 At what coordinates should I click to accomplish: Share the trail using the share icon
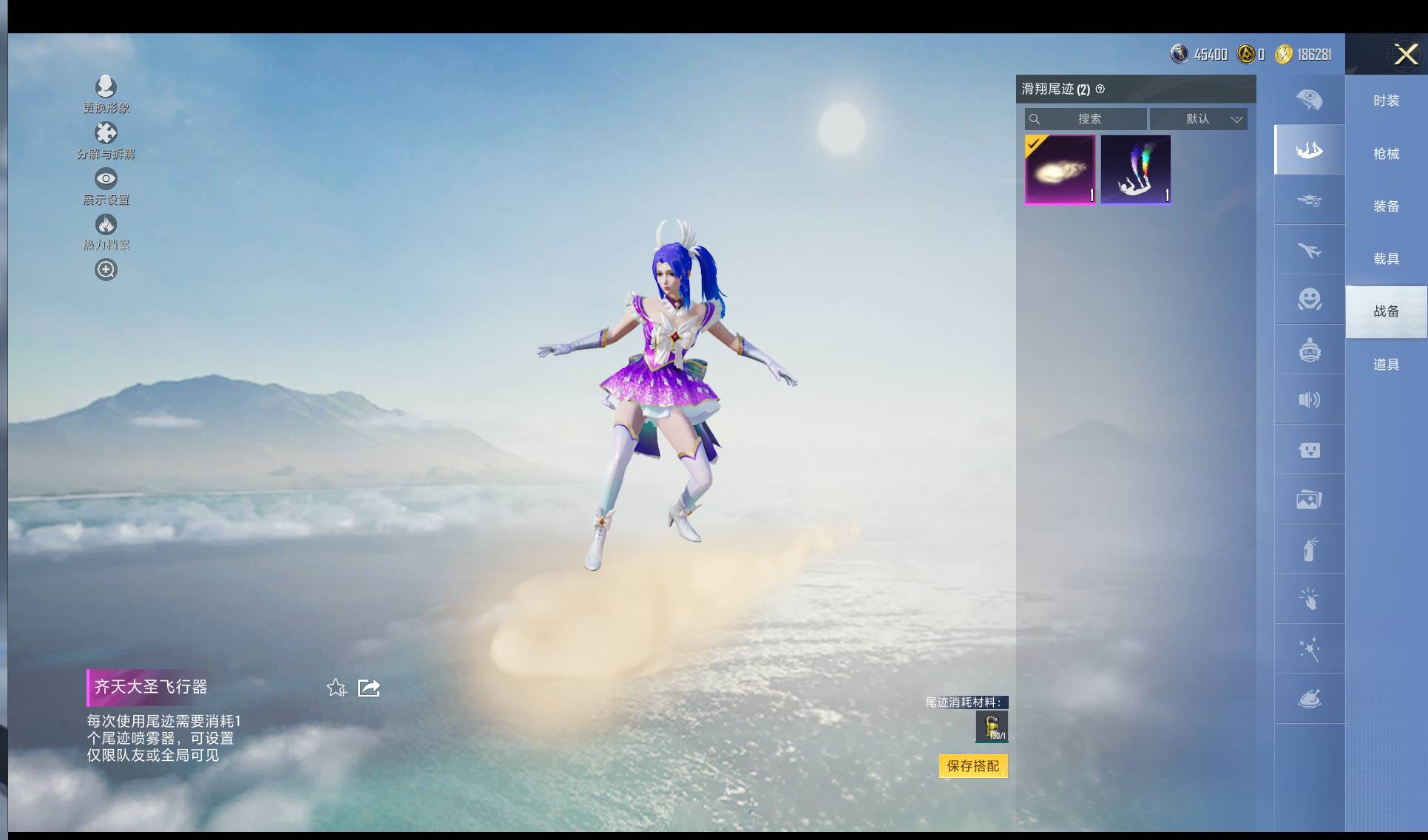click(368, 688)
